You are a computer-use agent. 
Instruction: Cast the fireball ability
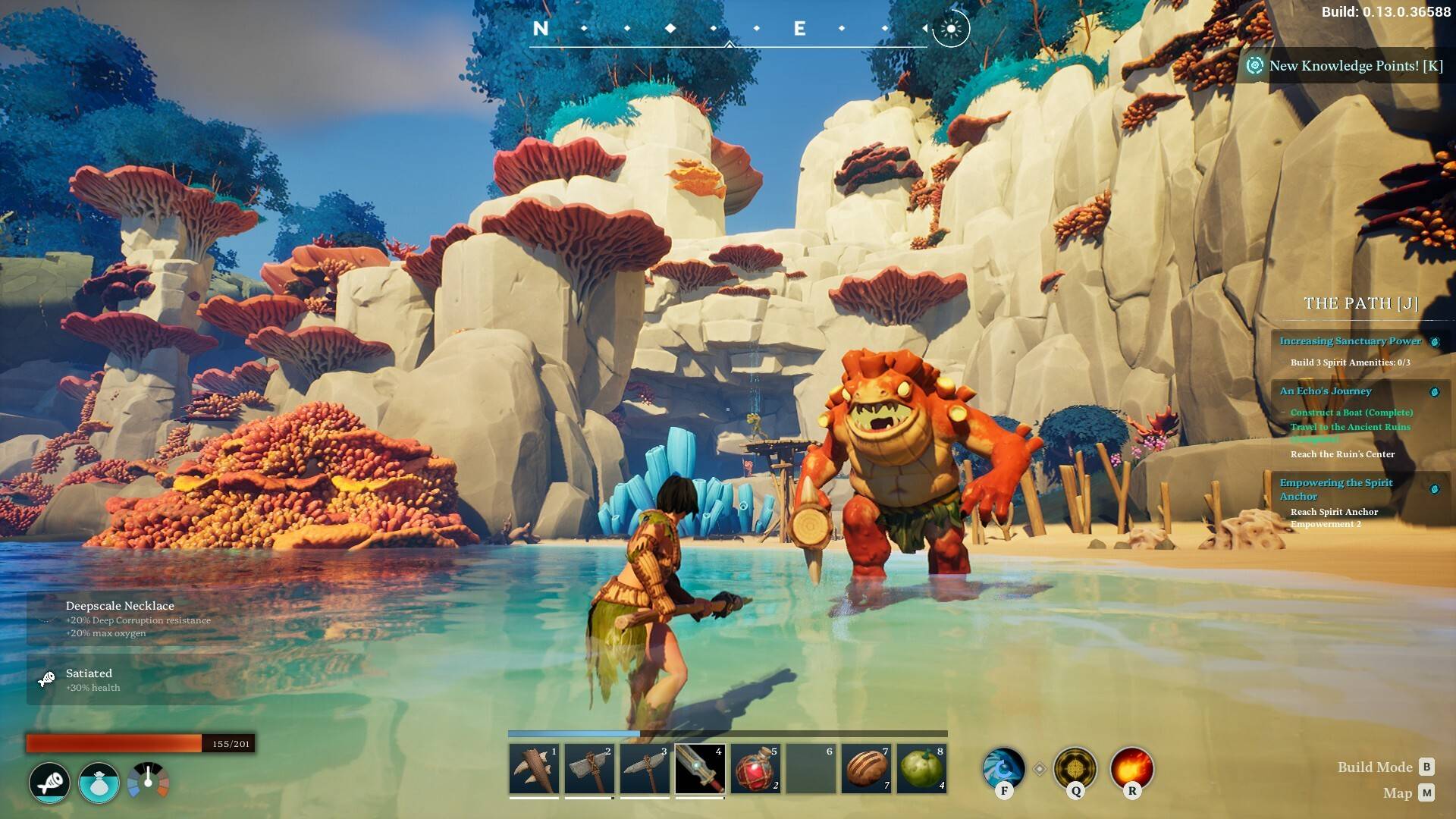point(1131,769)
